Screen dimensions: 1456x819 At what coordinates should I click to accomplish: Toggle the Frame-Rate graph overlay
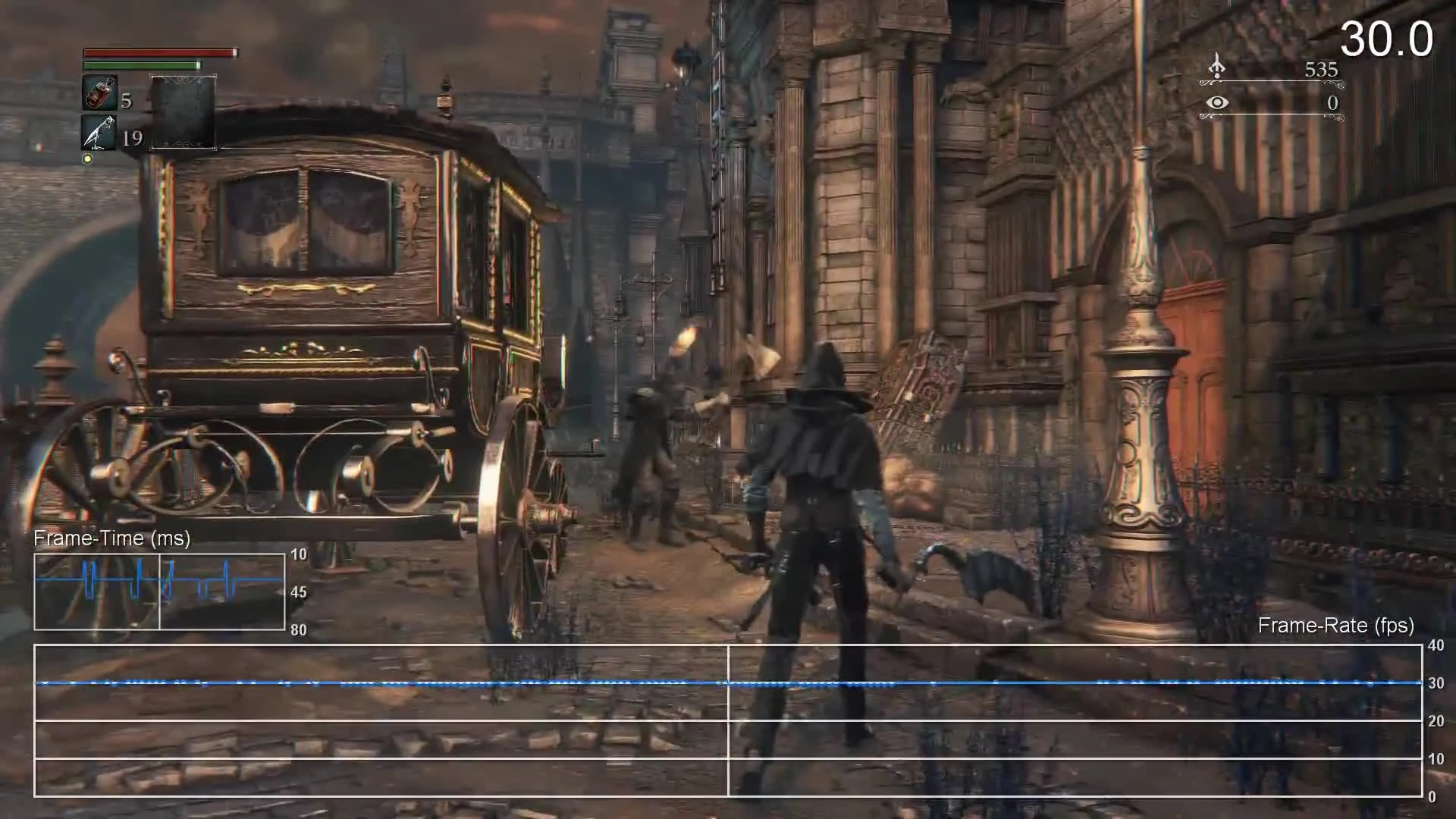tap(728, 720)
